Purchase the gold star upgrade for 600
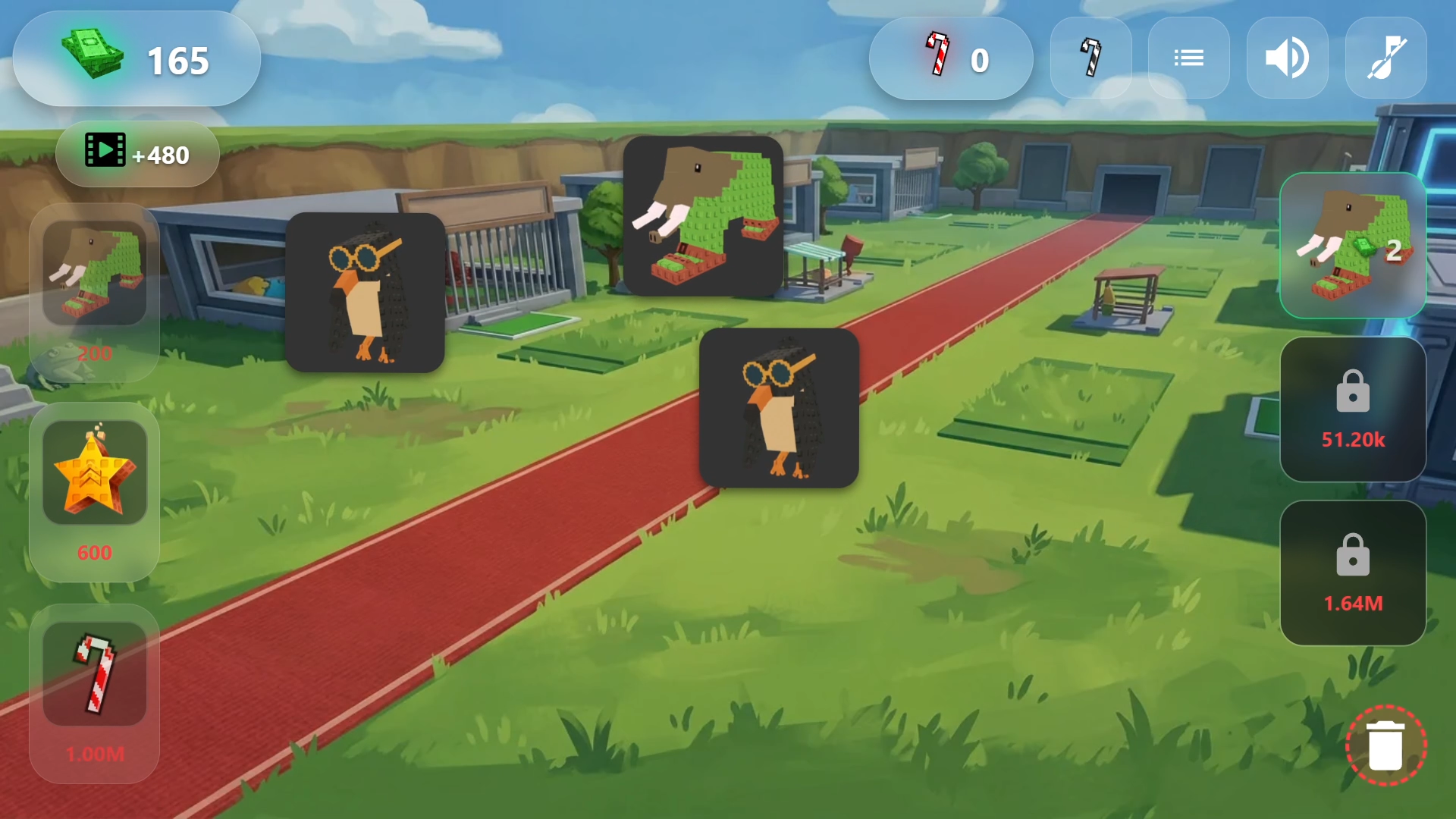 click(x=95, y=491)
